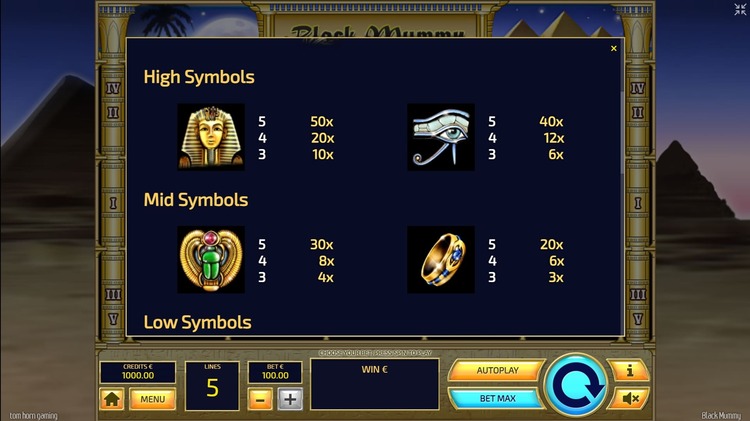This screenshot has width=750, height=421.
Task: Open the MENU button
Action: tap(152, 399)
